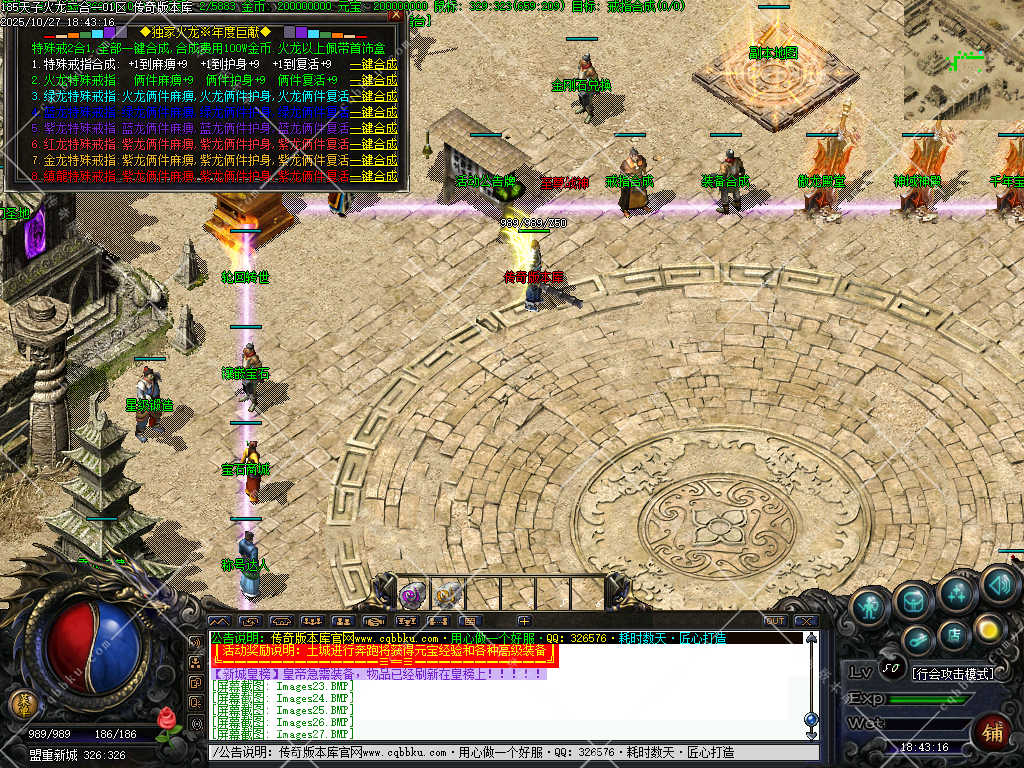
Task: Click the X button above chat
Action: pos(806,621)
